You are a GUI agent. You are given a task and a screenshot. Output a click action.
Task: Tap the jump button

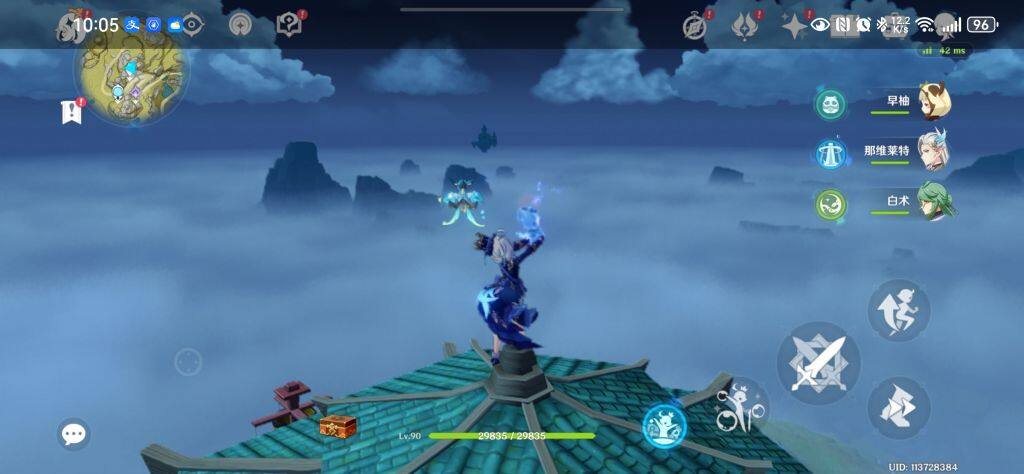point(898,310)
